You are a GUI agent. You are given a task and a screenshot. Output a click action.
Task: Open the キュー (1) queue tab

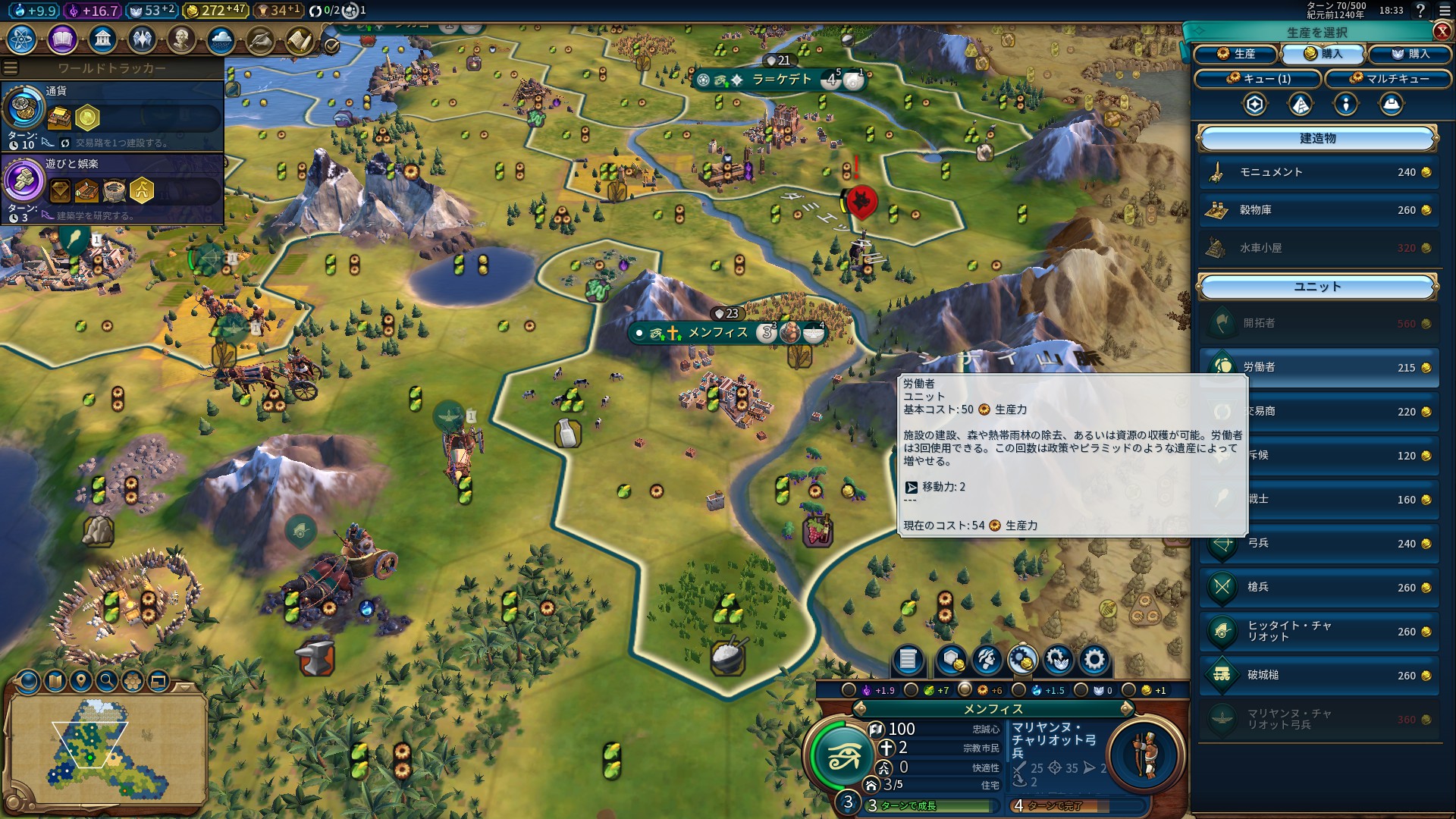pyautogui.click(x=1257, y=79)
